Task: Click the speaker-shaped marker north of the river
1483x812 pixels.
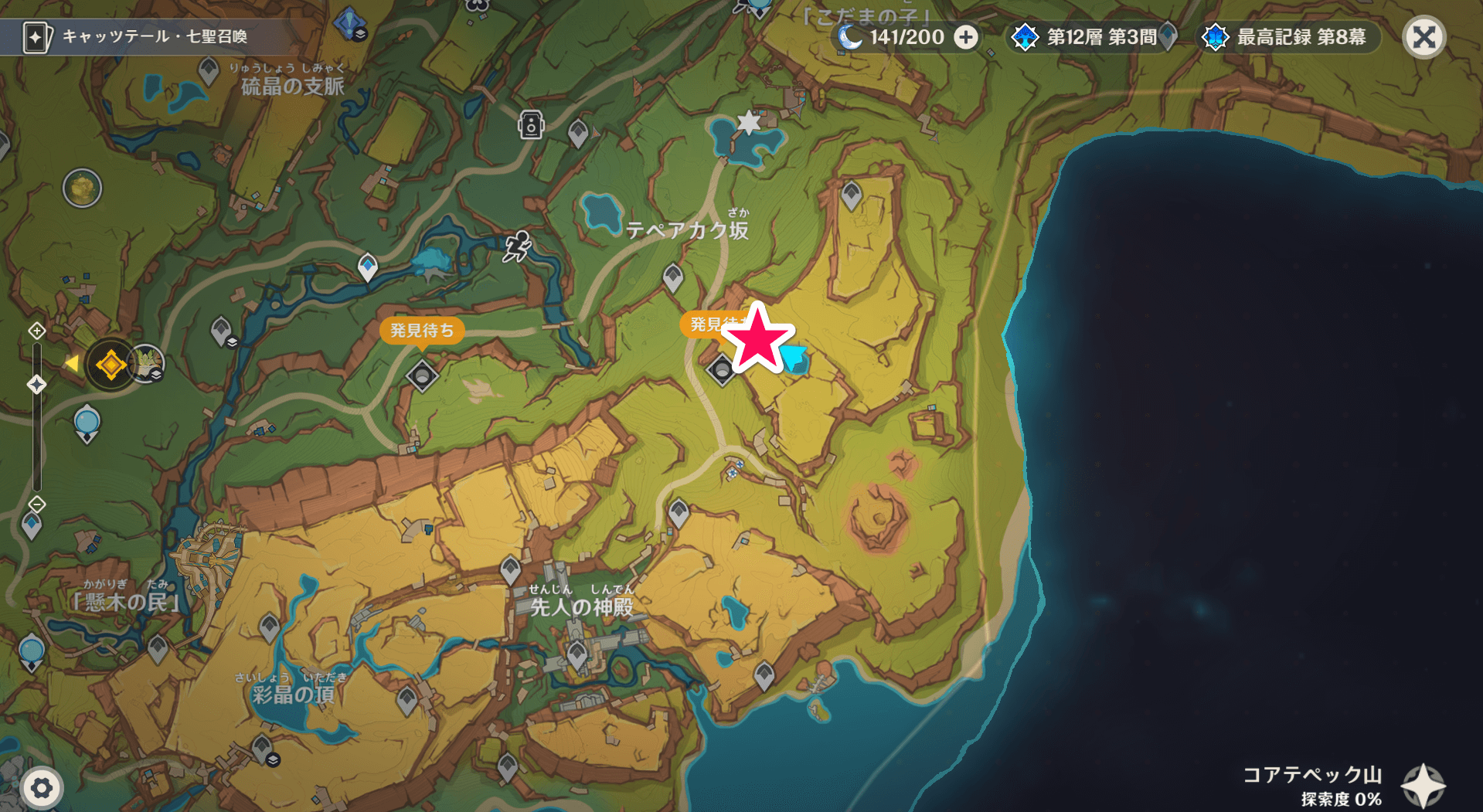Action: tap(531, 124)
